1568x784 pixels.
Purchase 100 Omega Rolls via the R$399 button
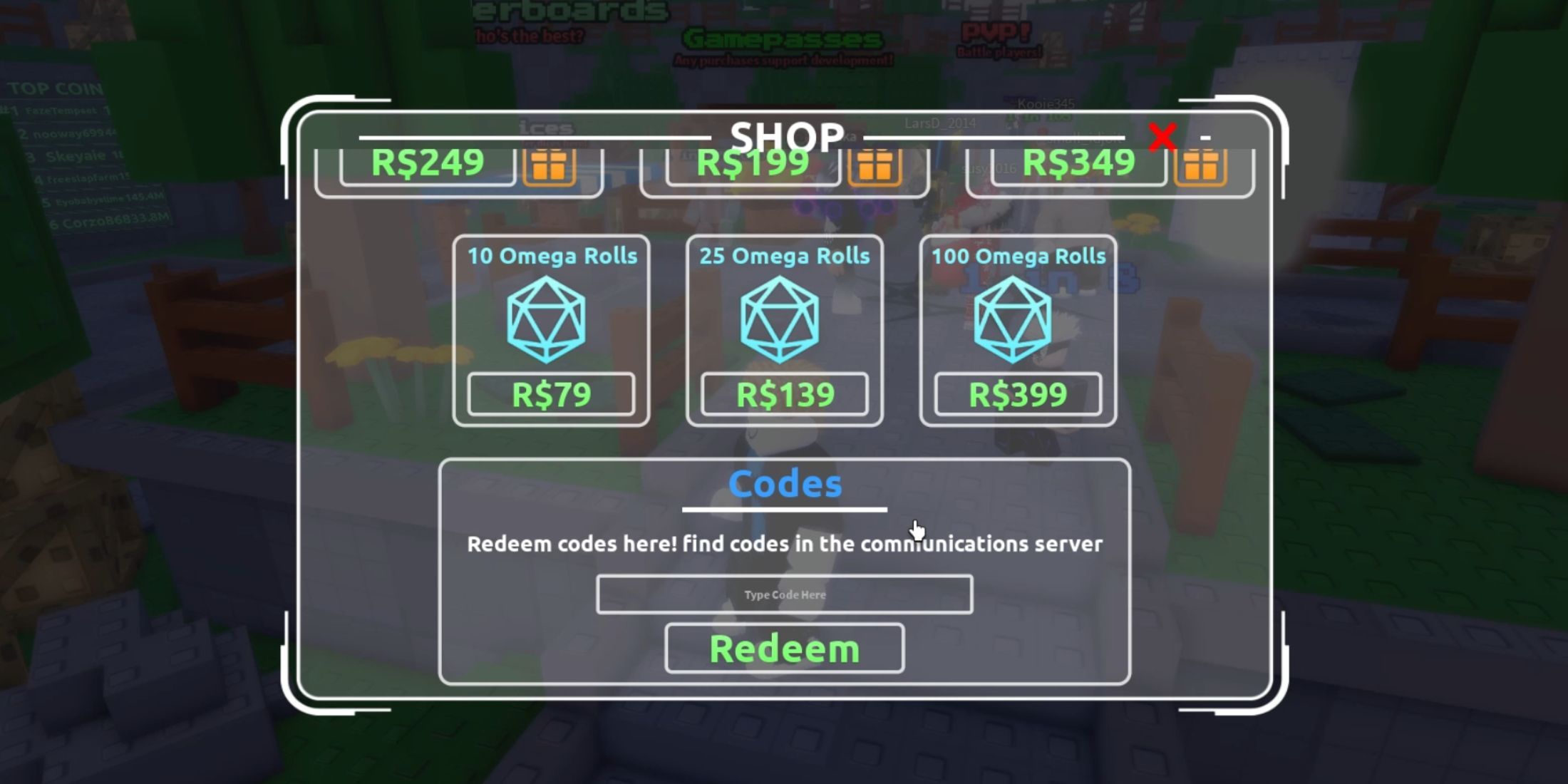point(1018,393)
